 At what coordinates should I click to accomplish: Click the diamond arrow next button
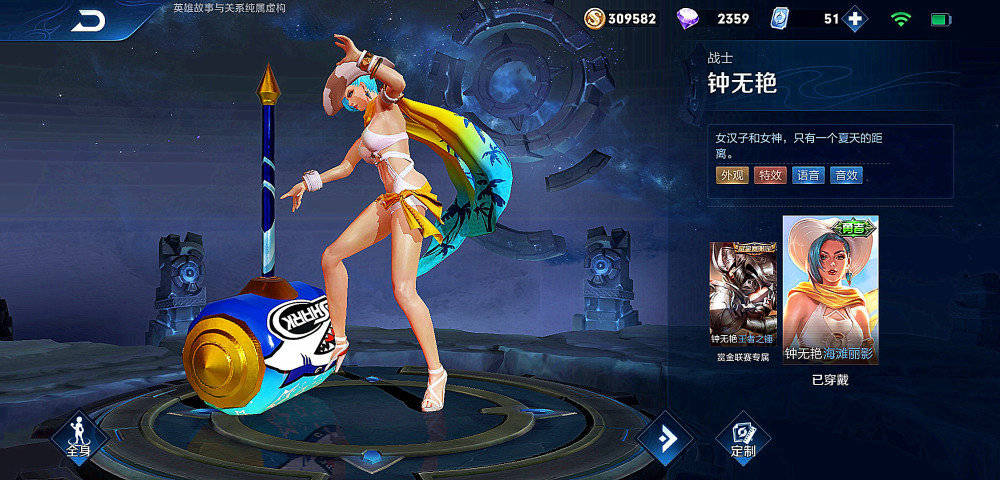tap(665, 437)
